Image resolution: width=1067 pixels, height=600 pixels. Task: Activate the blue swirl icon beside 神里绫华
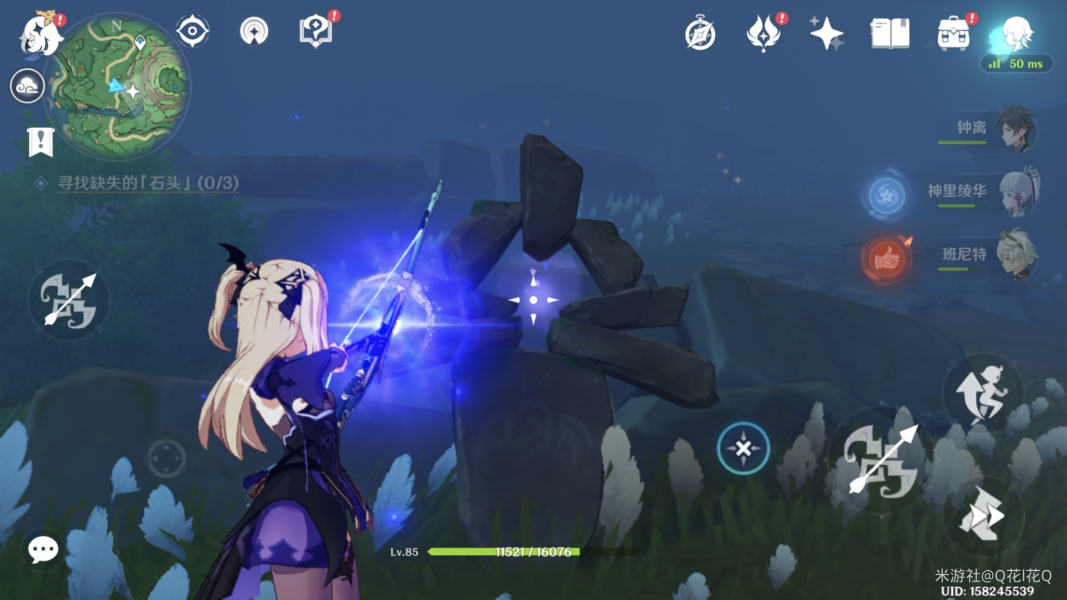click(886, 196)
